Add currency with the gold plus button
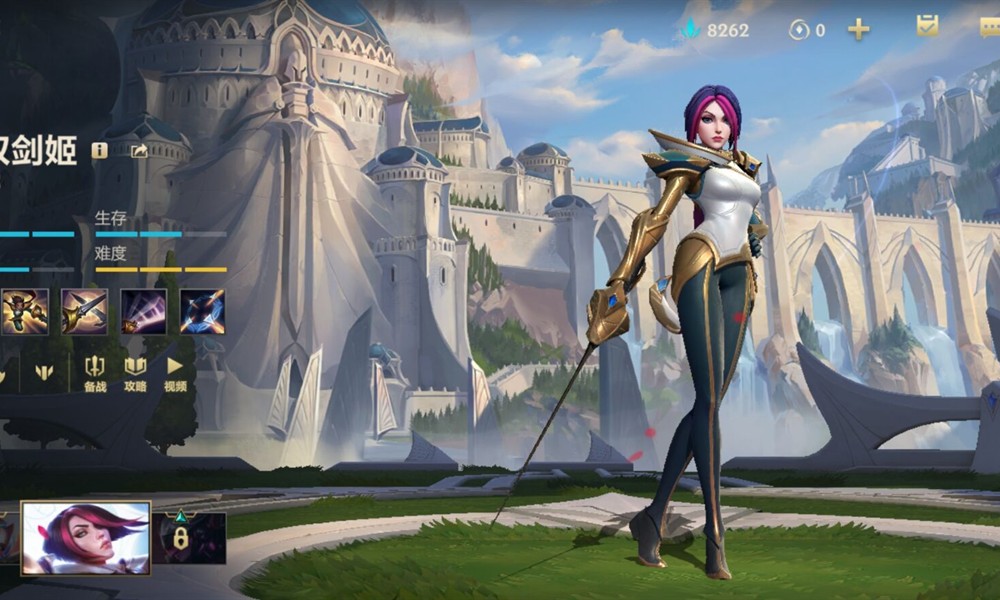Viewport: 1000px width, 600px height. click(858, 29)
